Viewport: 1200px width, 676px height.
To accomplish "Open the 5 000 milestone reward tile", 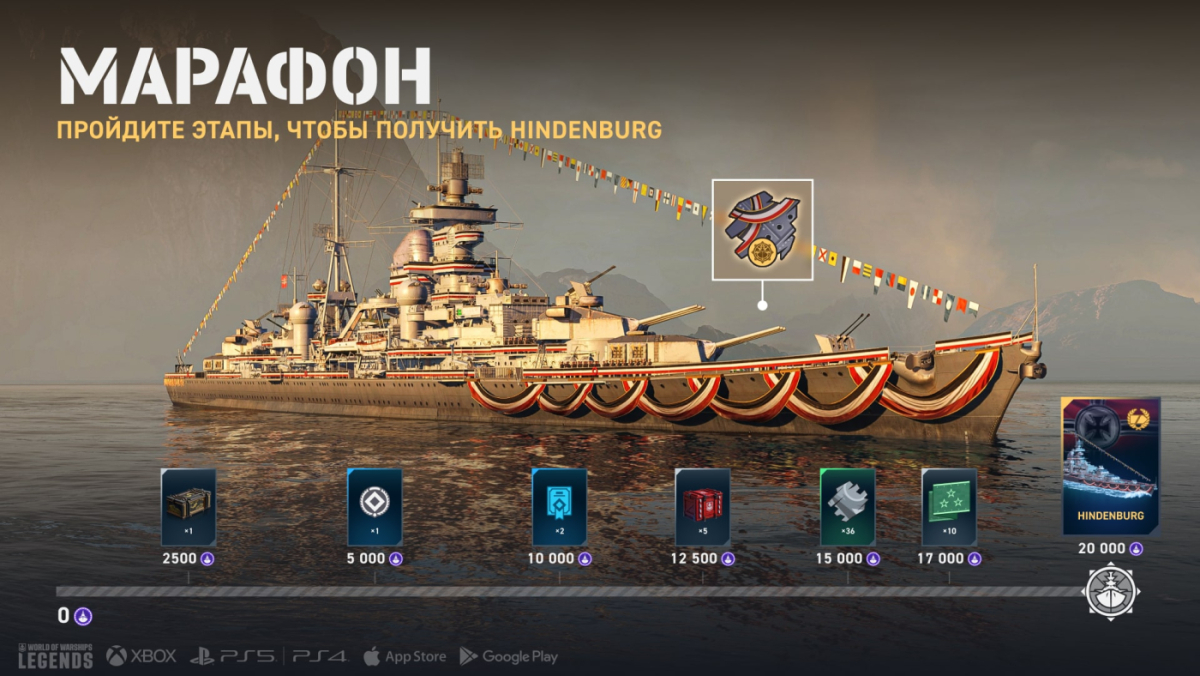I will 374,506.
